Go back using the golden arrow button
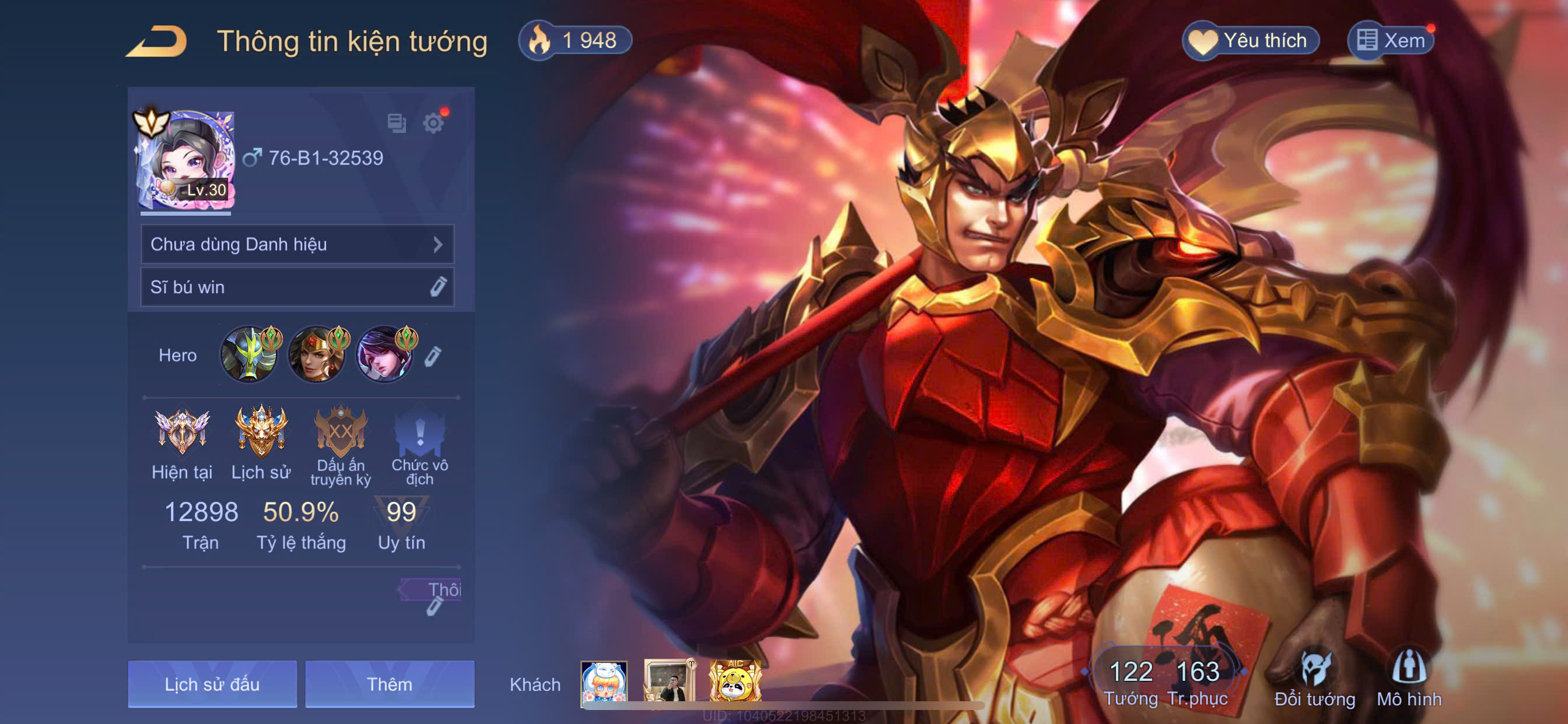The height and width of the screenshot is (724, 1568). (x=157, y=41)
